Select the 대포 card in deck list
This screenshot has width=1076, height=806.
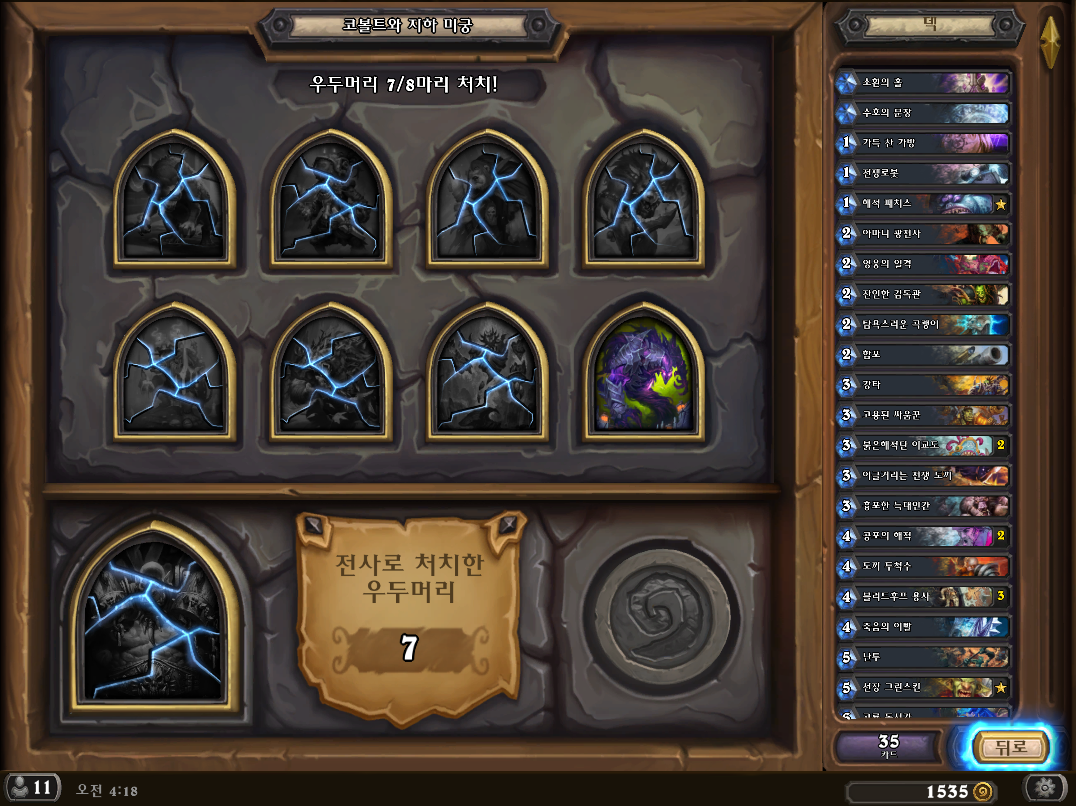(x=922, y=355)
